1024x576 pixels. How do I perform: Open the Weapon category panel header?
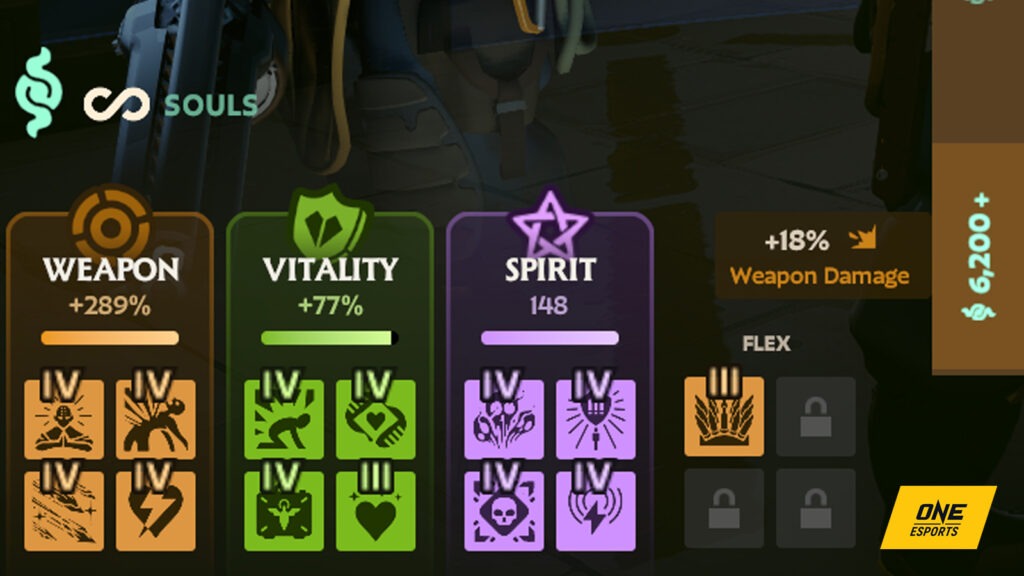[x=110, y=269]
